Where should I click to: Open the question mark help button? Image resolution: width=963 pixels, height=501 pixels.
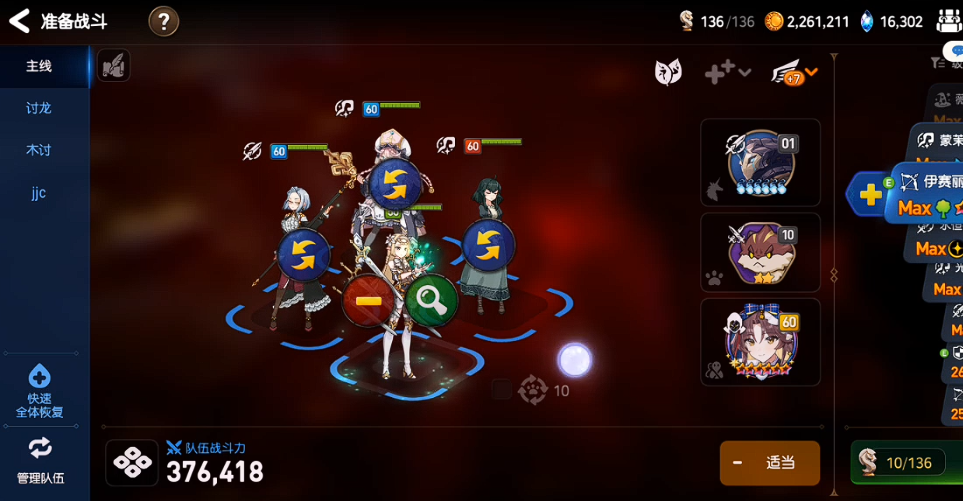click(164, 21)
